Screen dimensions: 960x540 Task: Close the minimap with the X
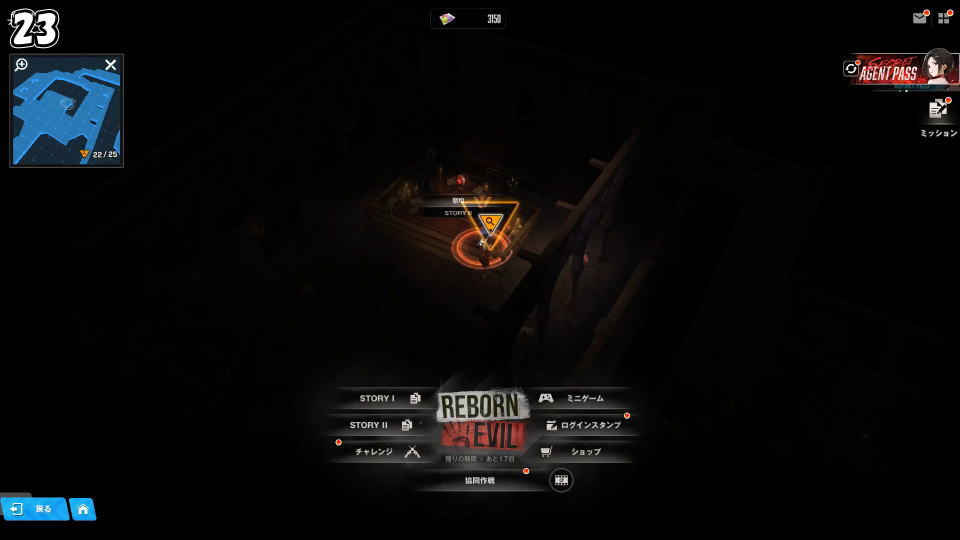click(111, 65)
